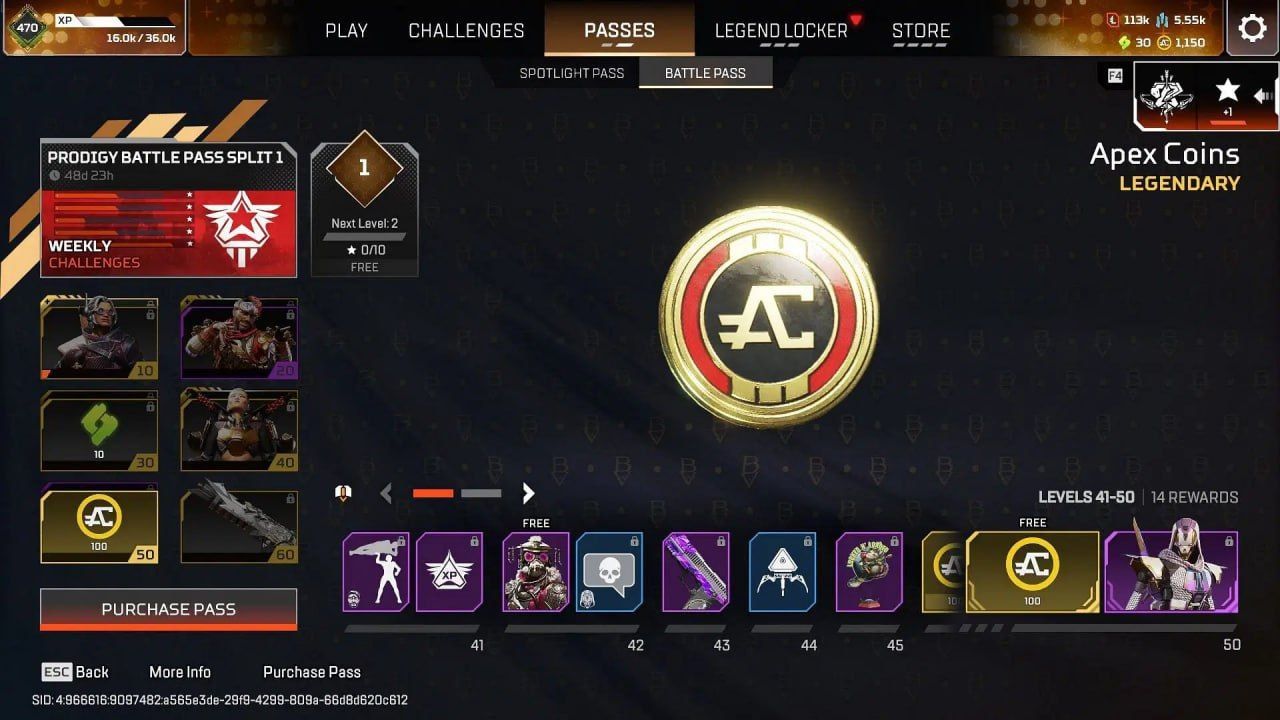This screenshot has width=1280, height=720.
Task: Click the right arrow to view next rewards
Action: point(528,493)
